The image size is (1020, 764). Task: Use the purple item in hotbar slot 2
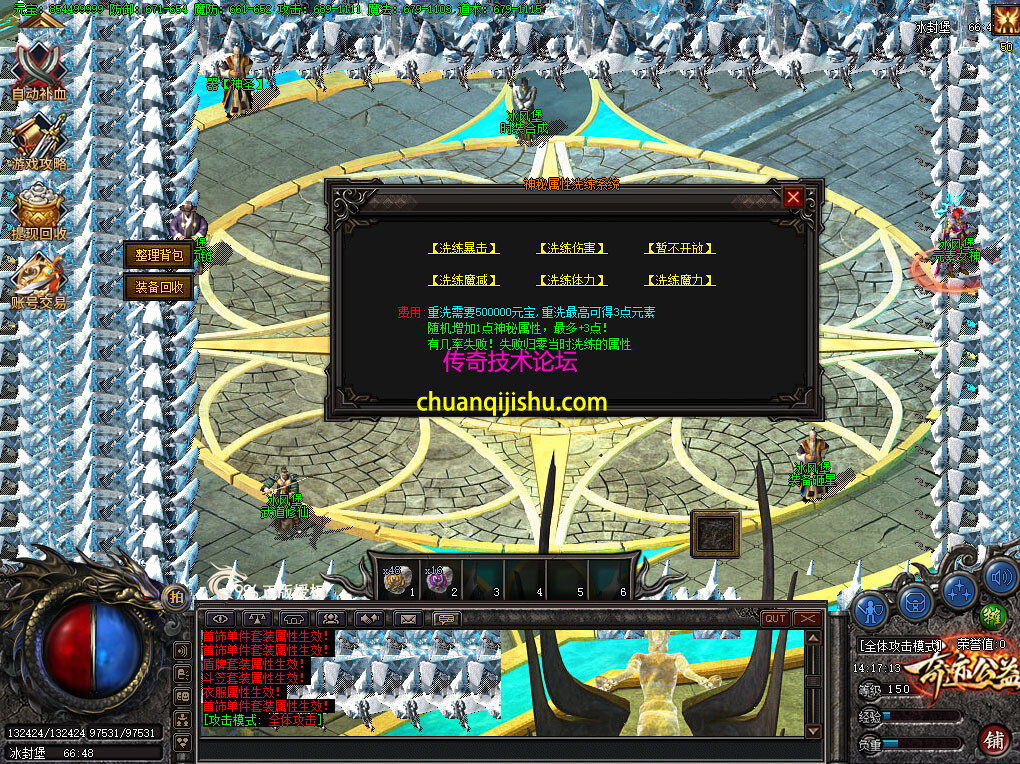pos(438,579)
